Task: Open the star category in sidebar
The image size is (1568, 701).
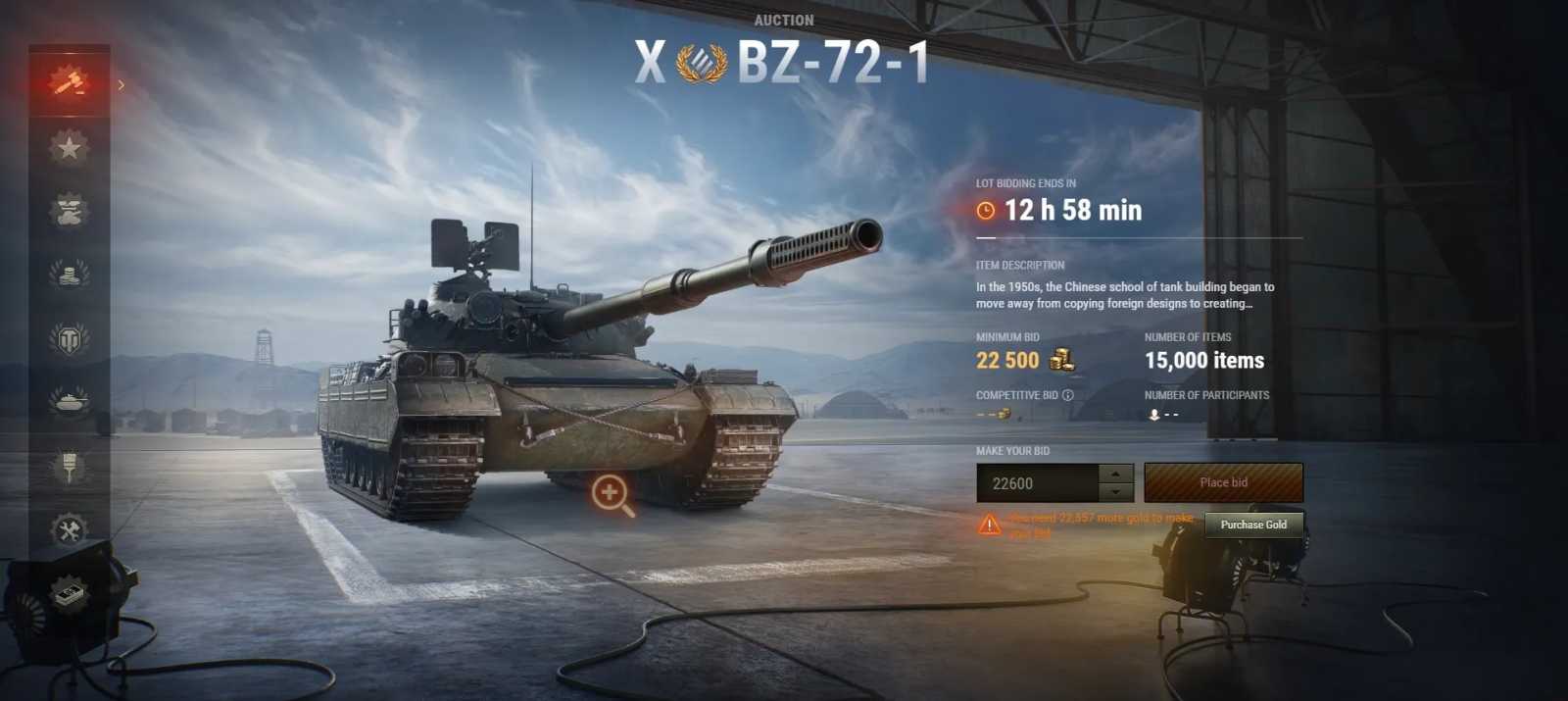Action: coord(69,147)
